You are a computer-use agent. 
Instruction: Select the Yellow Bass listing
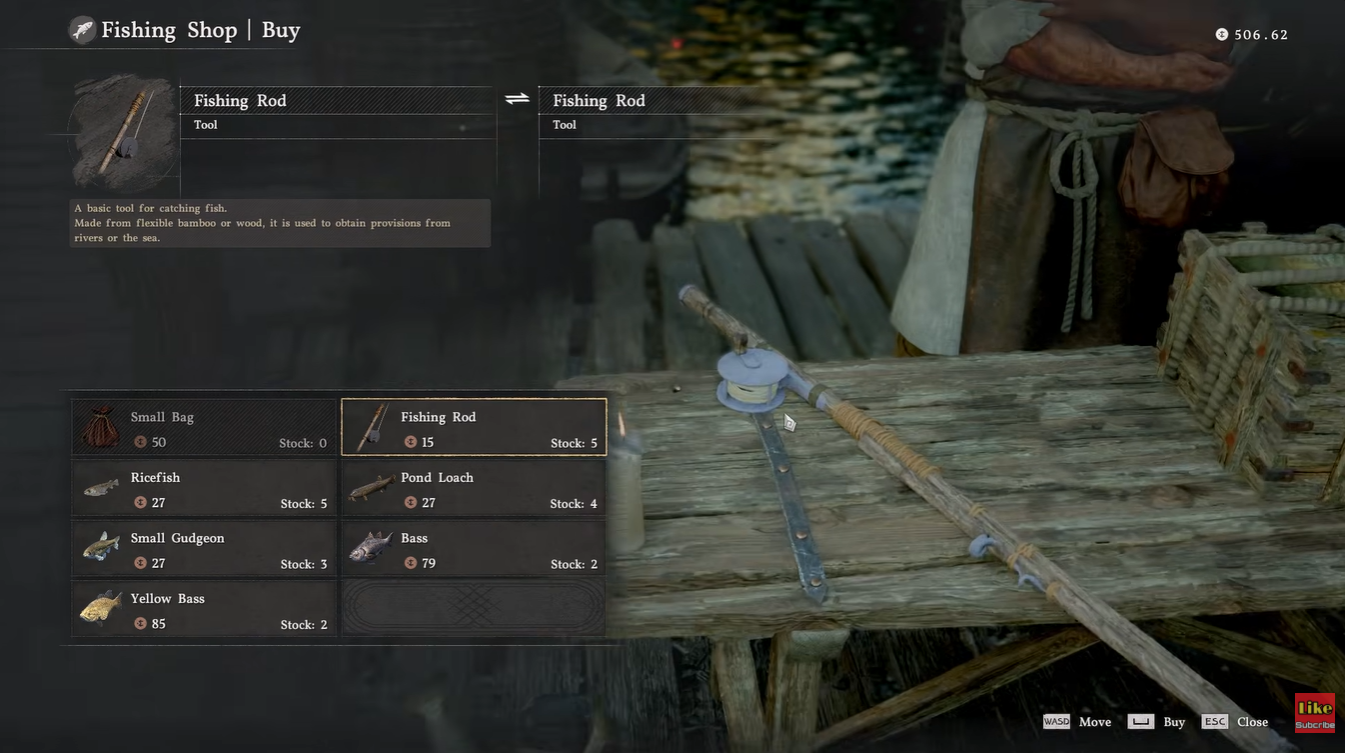pyautogui.click(x=203, y=610)
